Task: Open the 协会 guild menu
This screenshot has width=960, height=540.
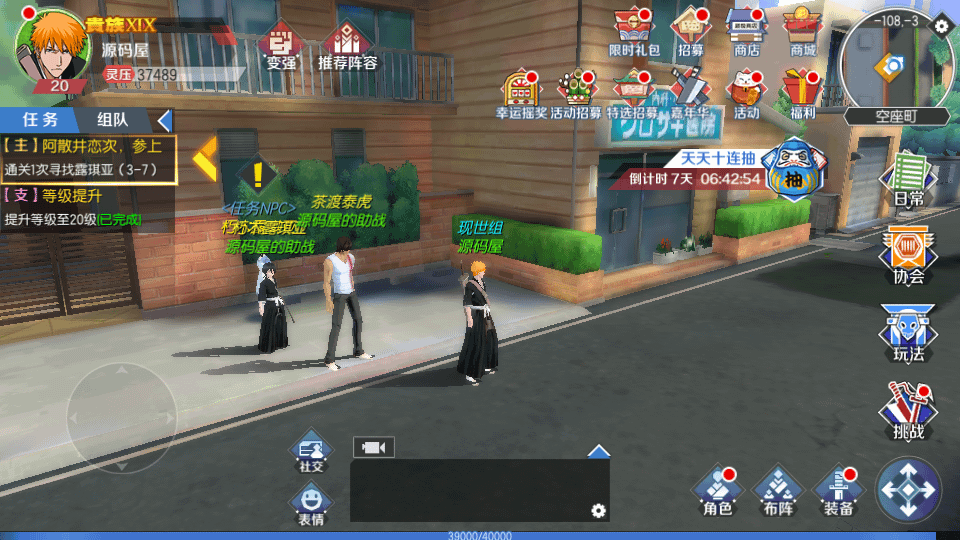Action: [x=908, y=253]
